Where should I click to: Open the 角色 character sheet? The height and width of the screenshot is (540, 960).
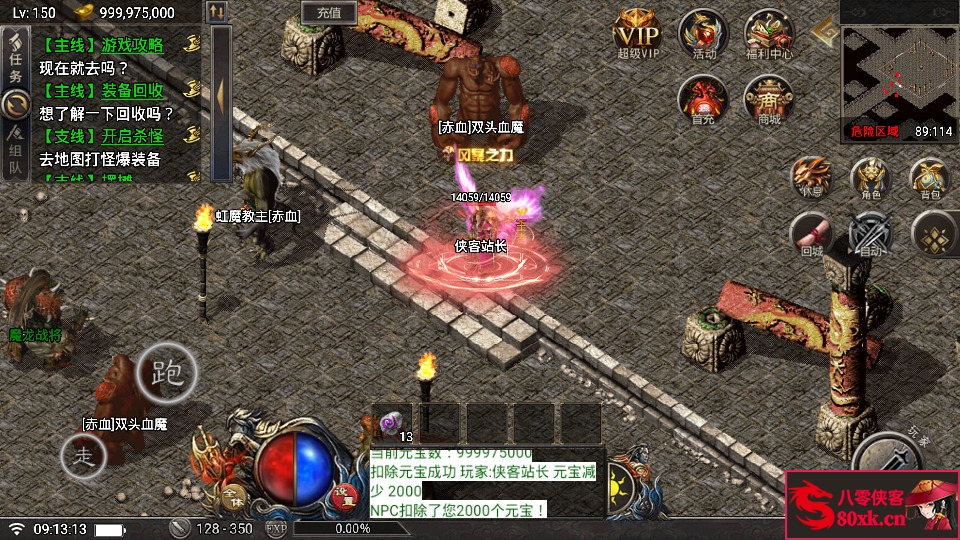pyautogui.click(x=869, y=178)
